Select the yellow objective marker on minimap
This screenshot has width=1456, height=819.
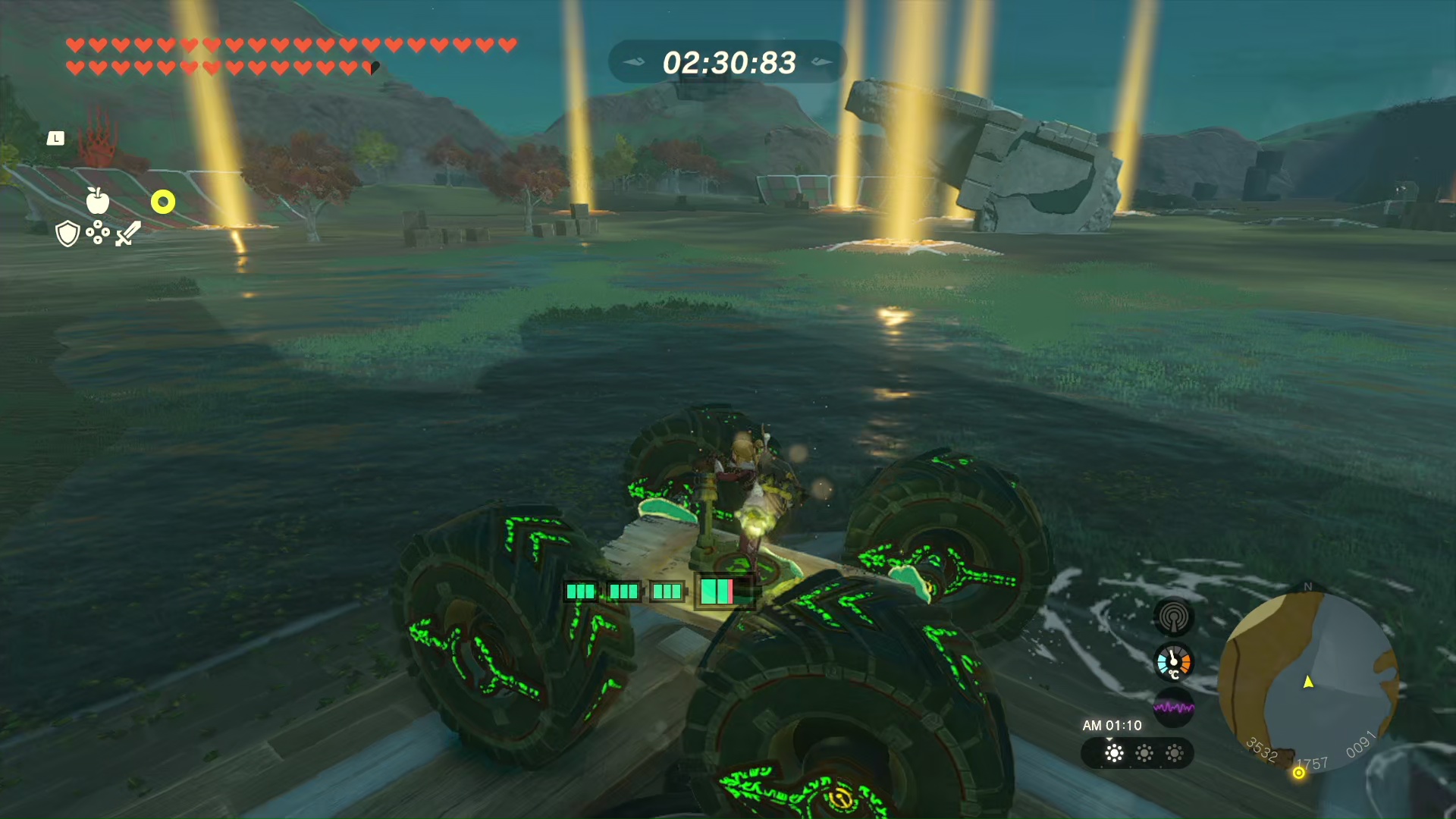1299,773
